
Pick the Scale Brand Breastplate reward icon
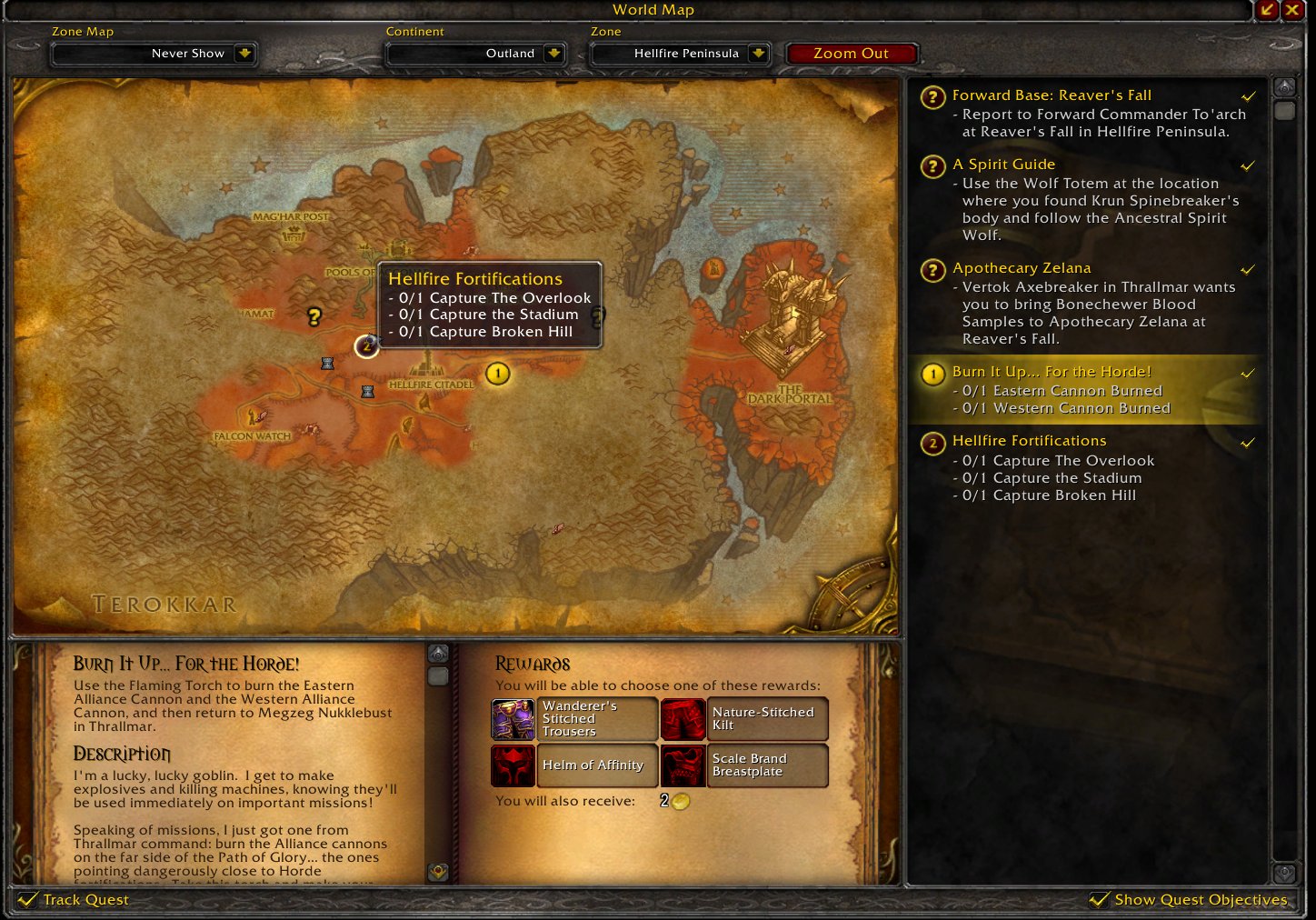click(x=683, y=765)
